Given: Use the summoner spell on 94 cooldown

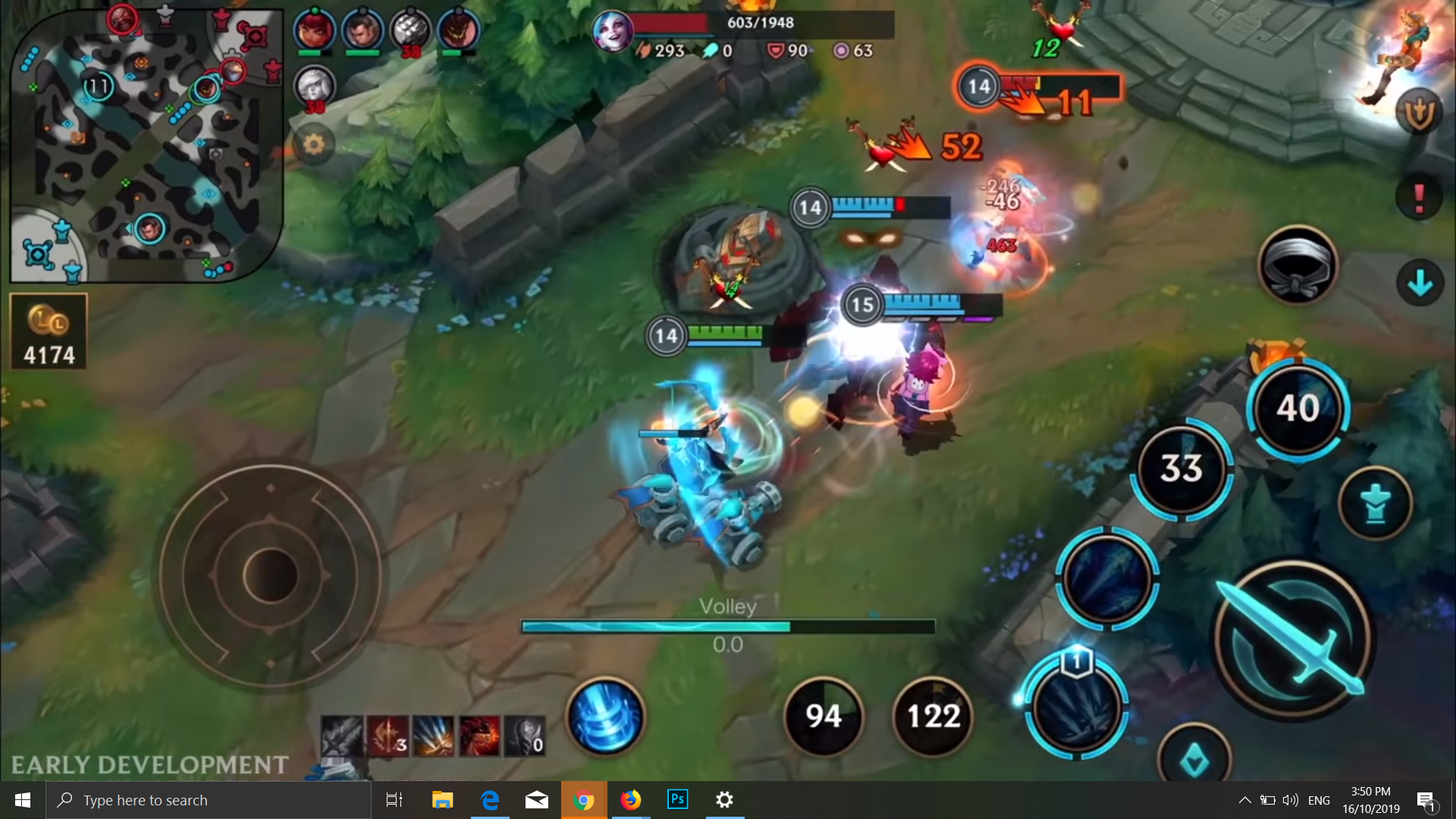Looking at the screenshot, I should (824, 716).
